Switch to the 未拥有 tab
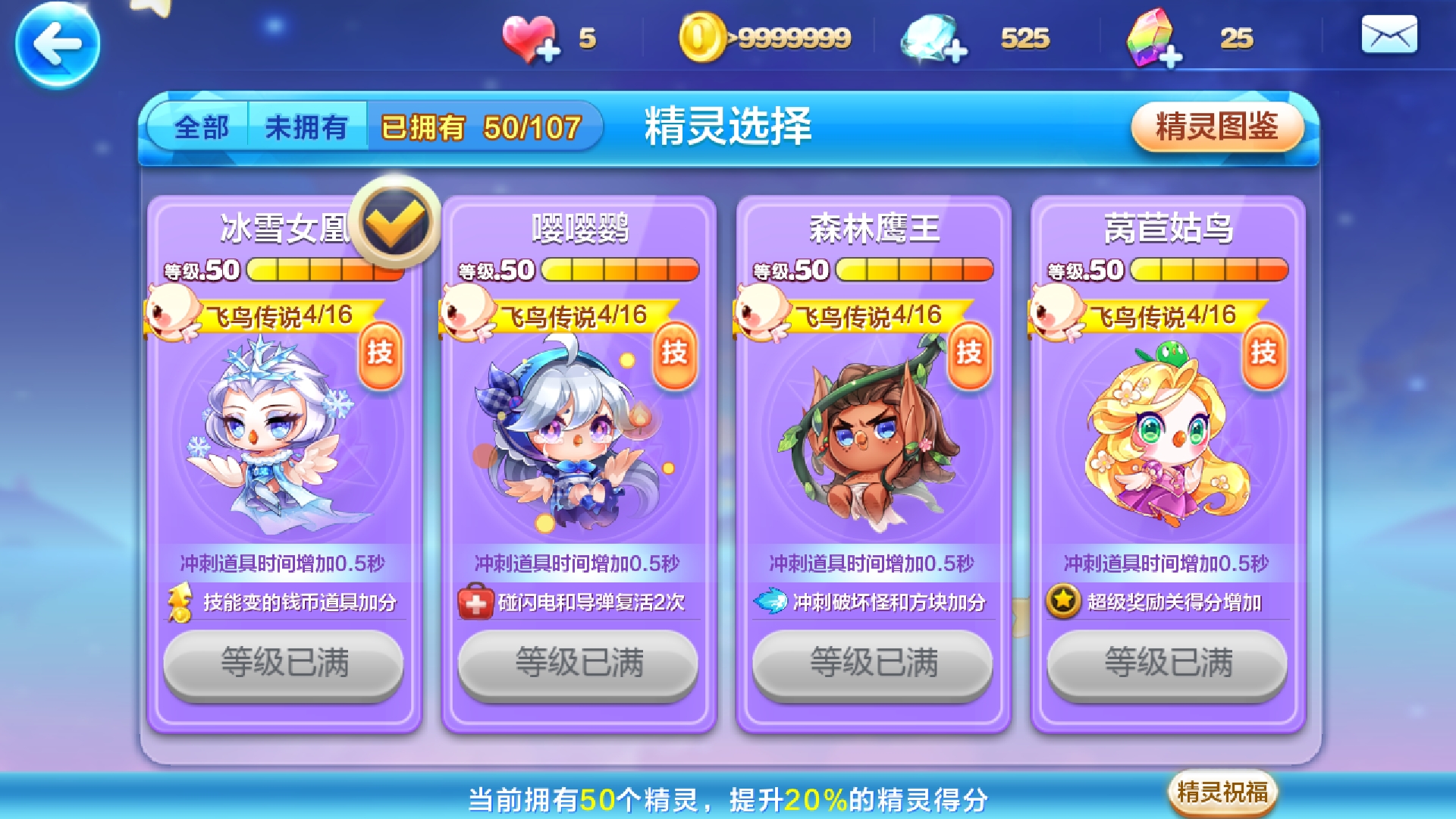The height and width of the screenshot is (819, 1456). [x=306, y=127]
